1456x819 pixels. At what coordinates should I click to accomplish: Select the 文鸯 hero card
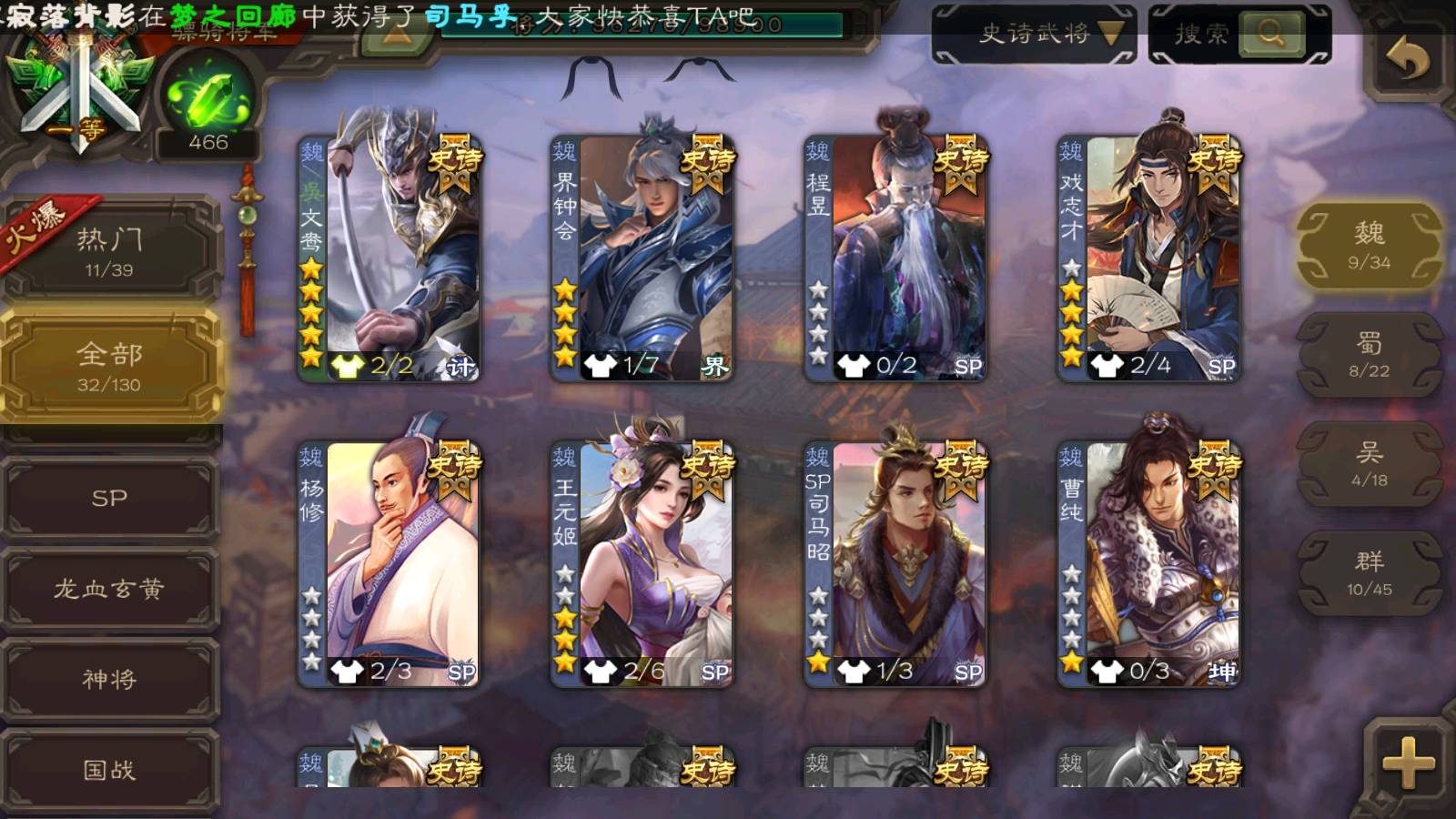389,258
